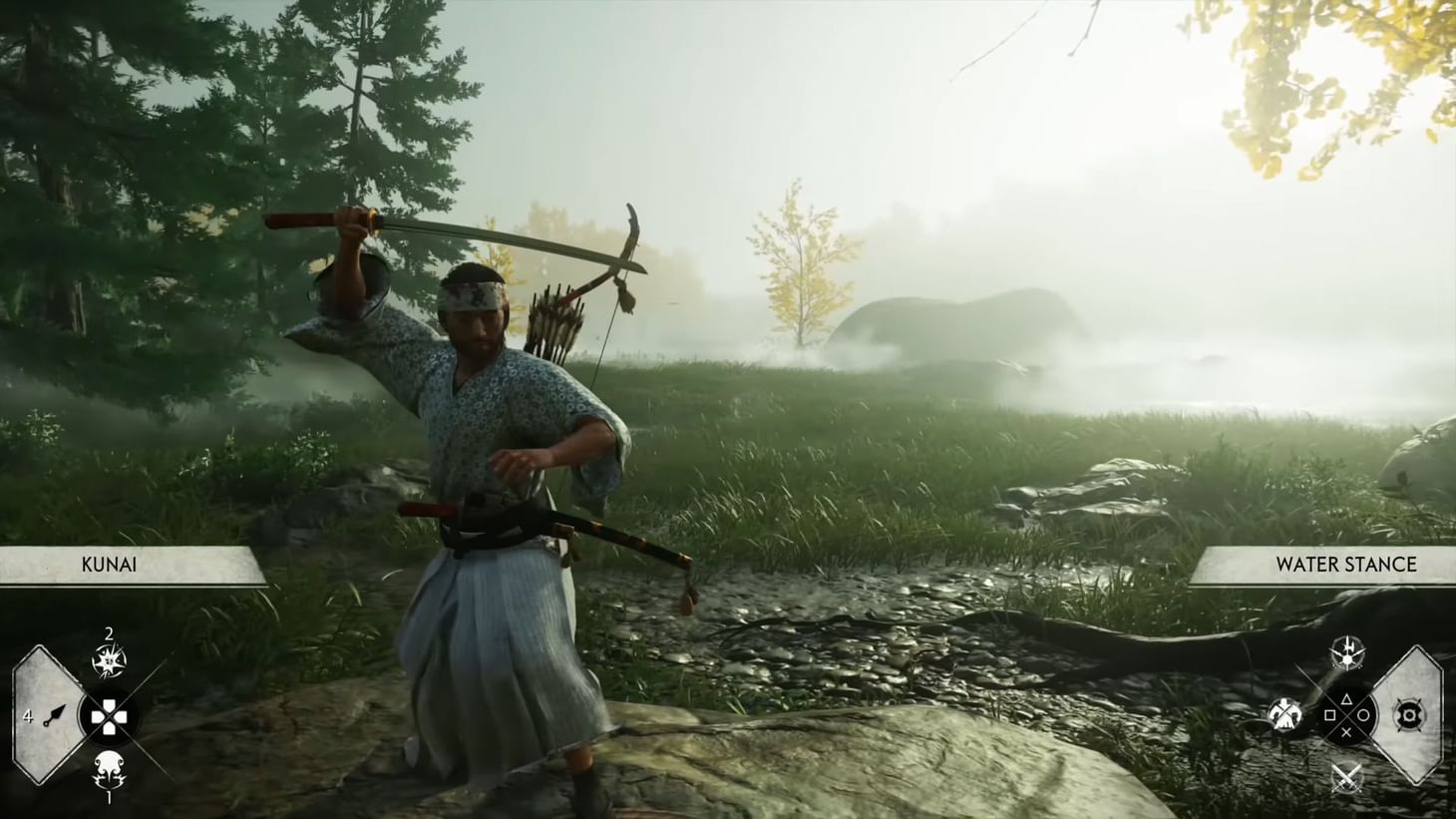Click the Cross button prompt on the stance wheel
This screenshot has width=1456, height=819.
(1346, 733)
